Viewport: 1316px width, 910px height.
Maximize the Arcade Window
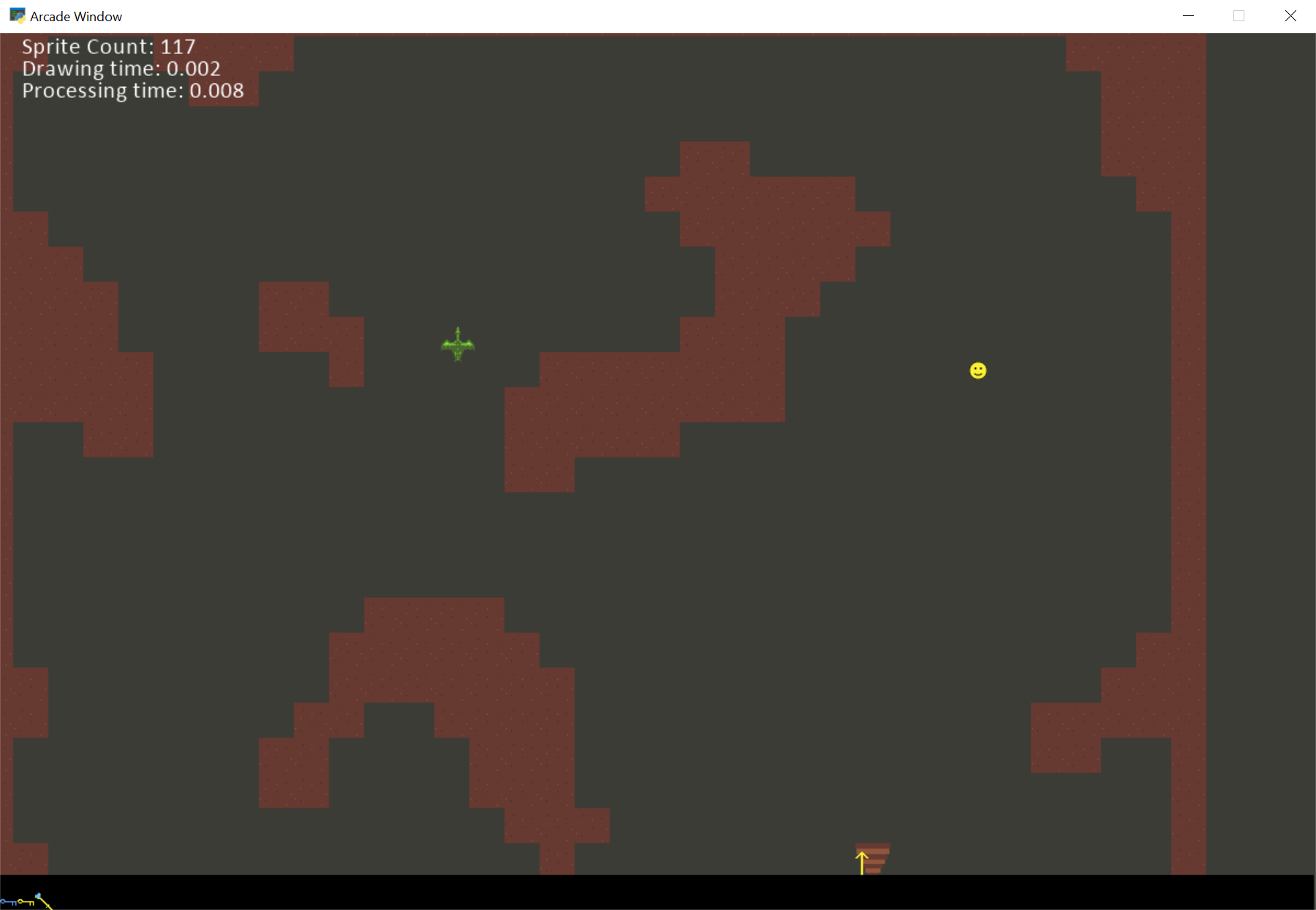(1239, 15)
